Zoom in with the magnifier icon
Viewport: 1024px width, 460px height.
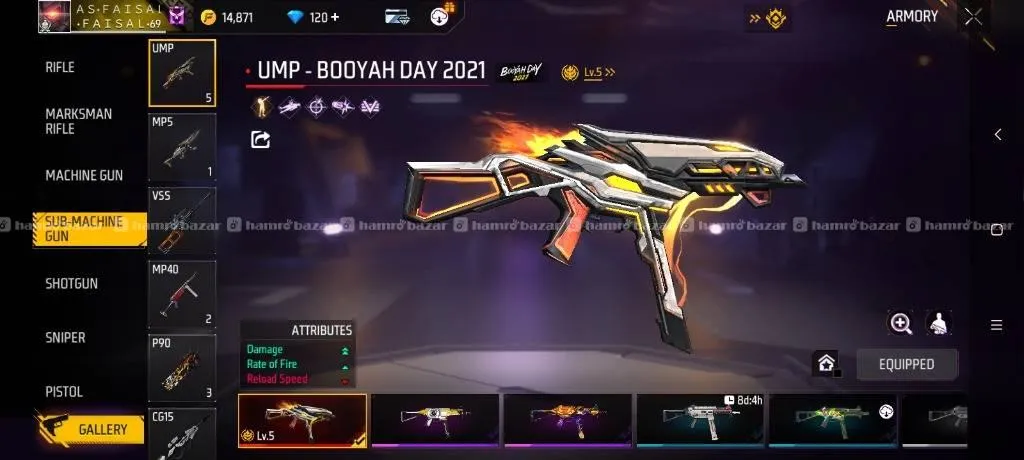pyautogui.click(x=901, y=323)
